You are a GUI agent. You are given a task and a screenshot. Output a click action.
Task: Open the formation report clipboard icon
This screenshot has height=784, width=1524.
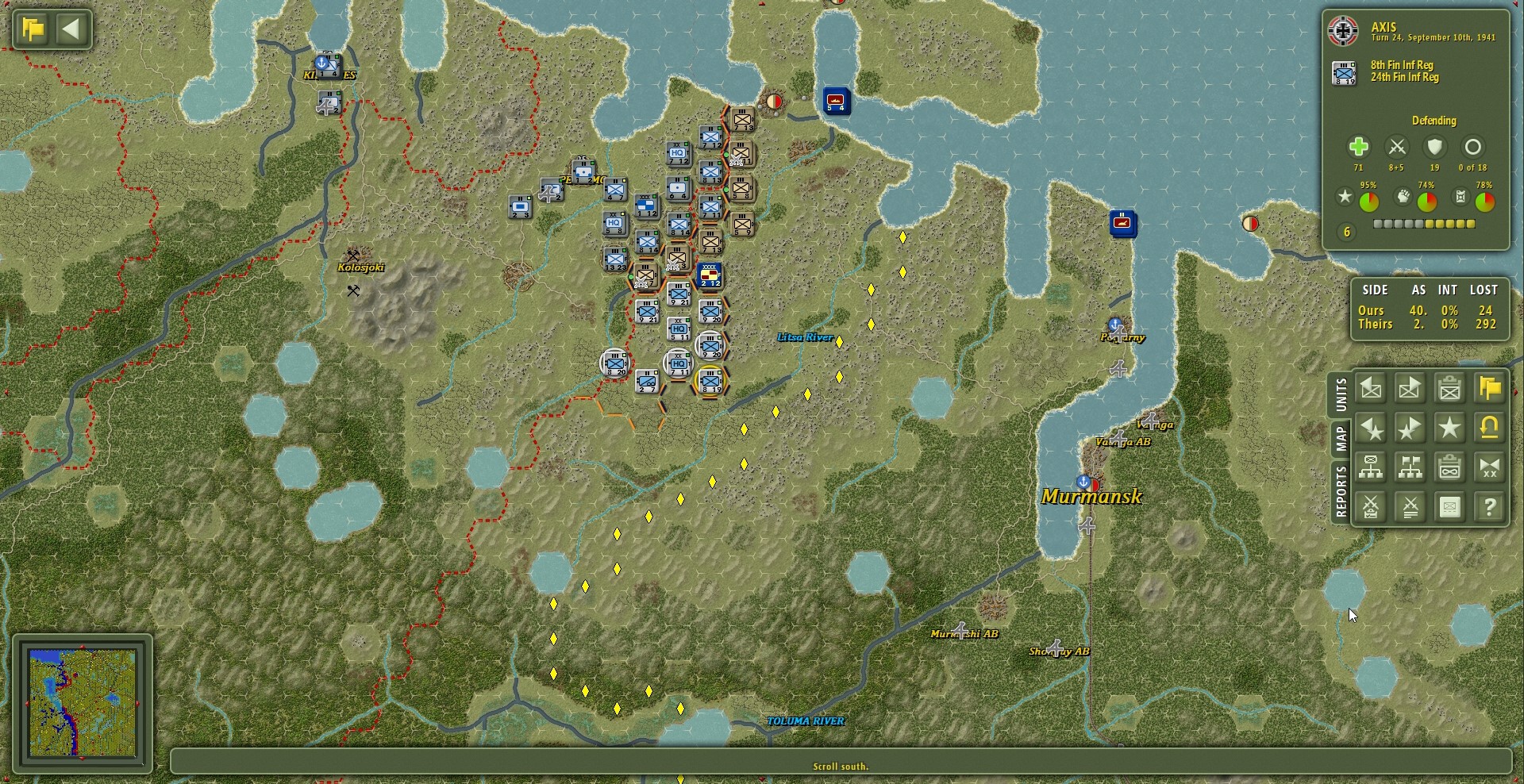tap(1450, 468)
